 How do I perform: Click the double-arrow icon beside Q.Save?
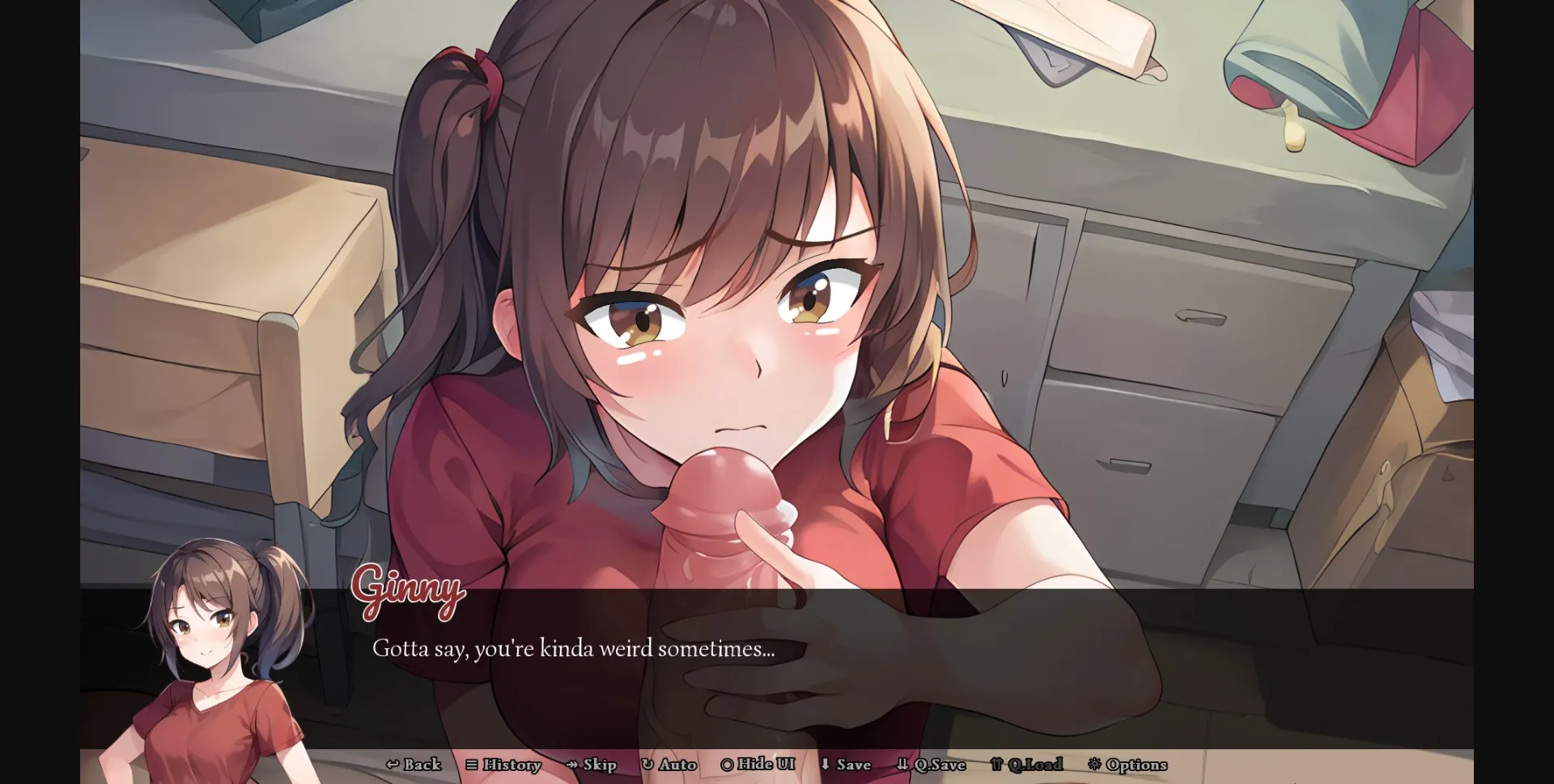click(901, 765)
